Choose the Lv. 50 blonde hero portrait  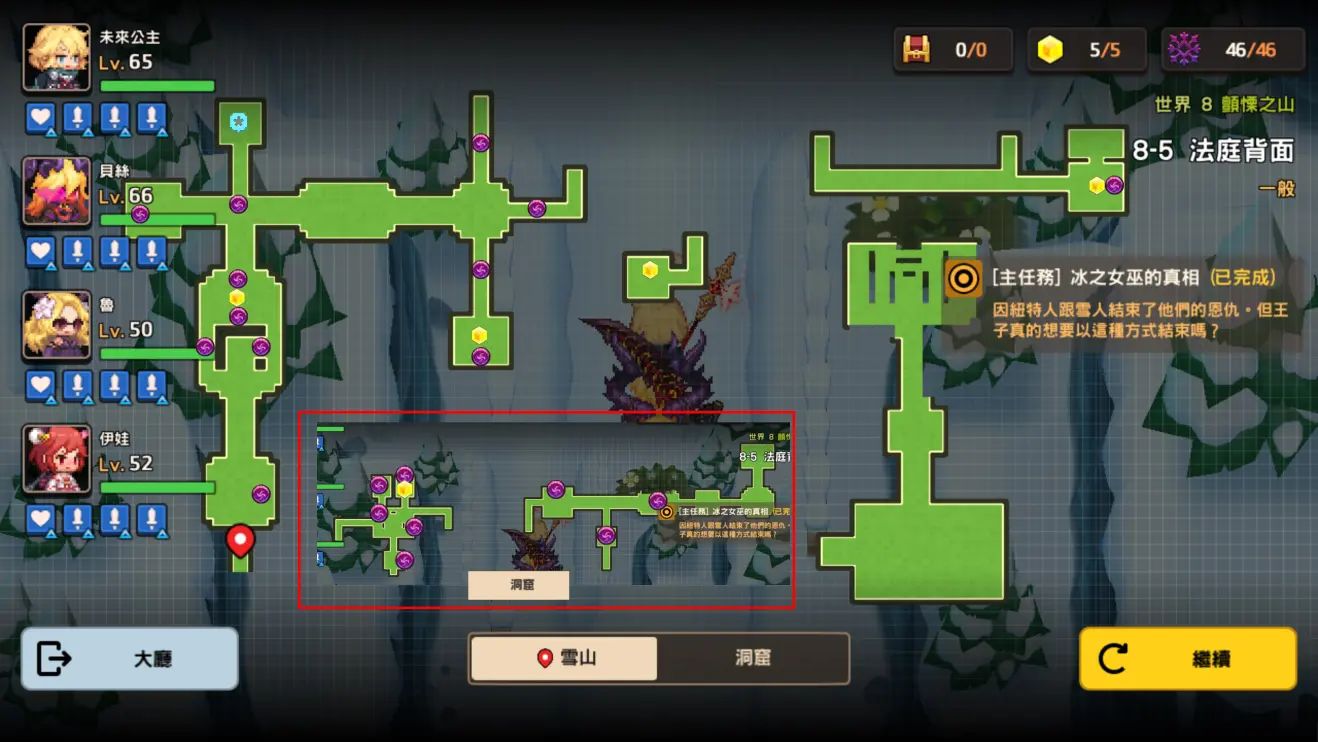click(x=57, y=326)
